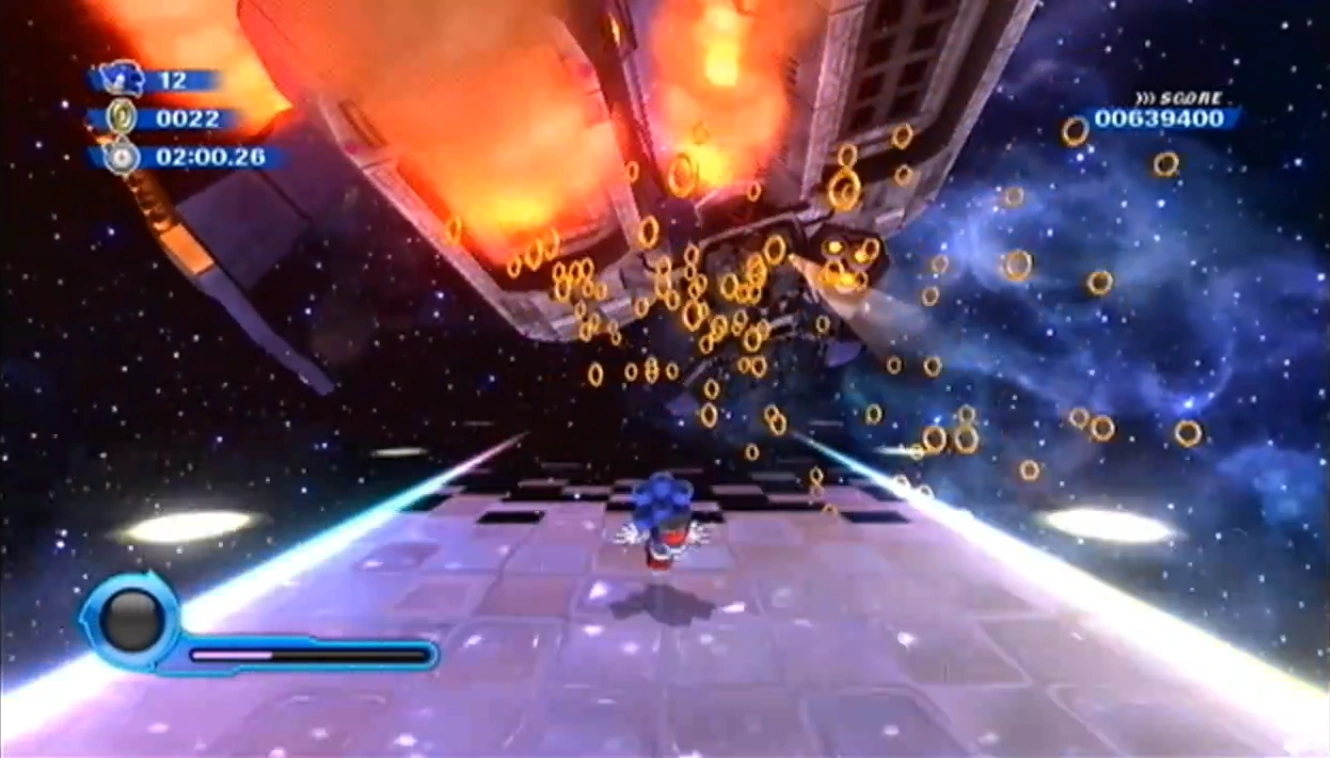Click the Sonic head lives icon

pyautogui.click(x=123, y=79)
